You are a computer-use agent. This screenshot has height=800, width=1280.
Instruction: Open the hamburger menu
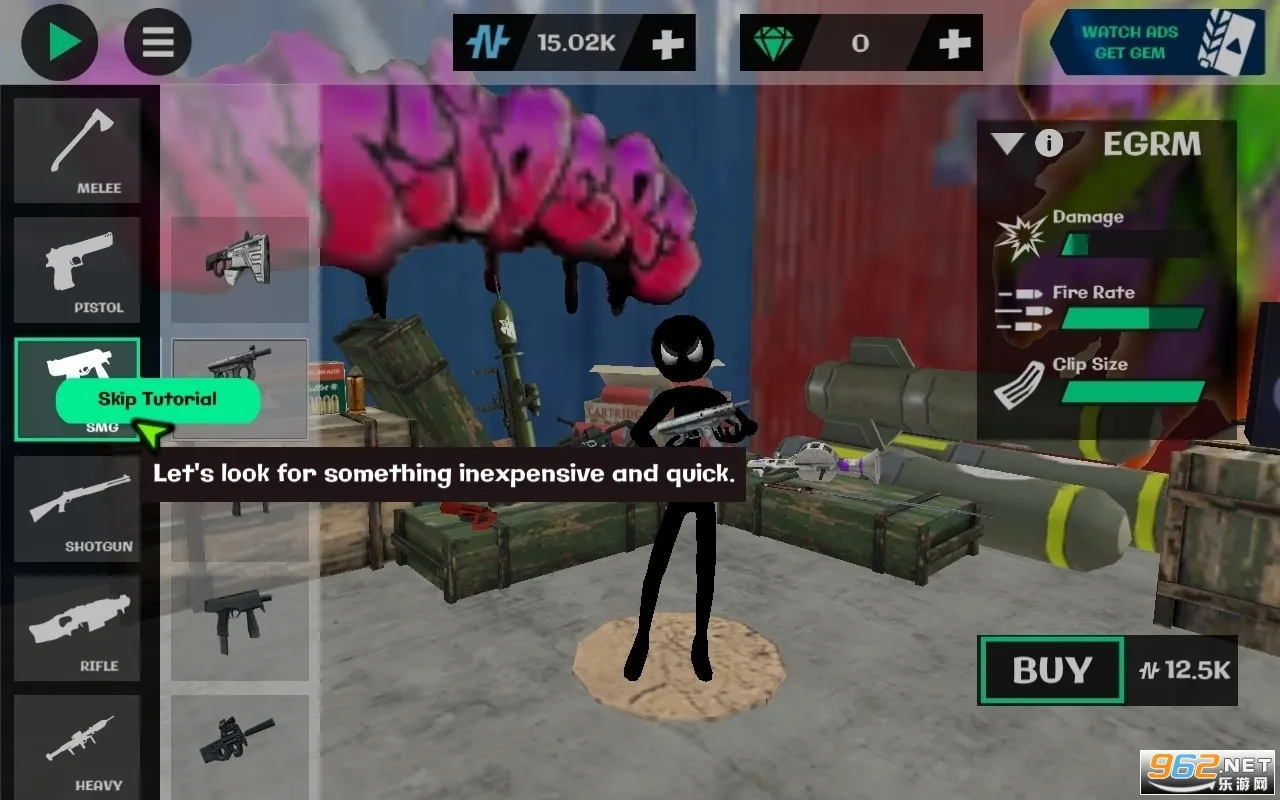click(x=158, y=42)
